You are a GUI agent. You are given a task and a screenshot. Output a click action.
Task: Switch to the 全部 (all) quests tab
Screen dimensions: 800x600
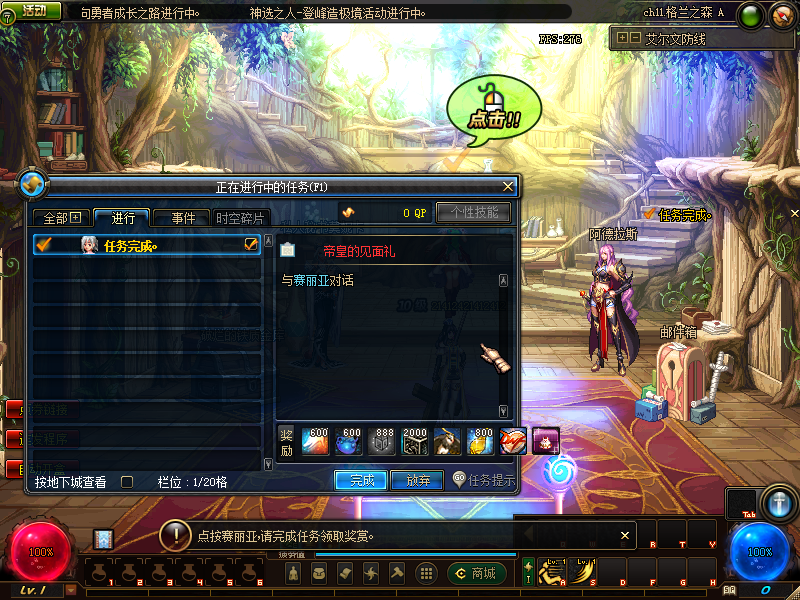(x=61, y=218)
